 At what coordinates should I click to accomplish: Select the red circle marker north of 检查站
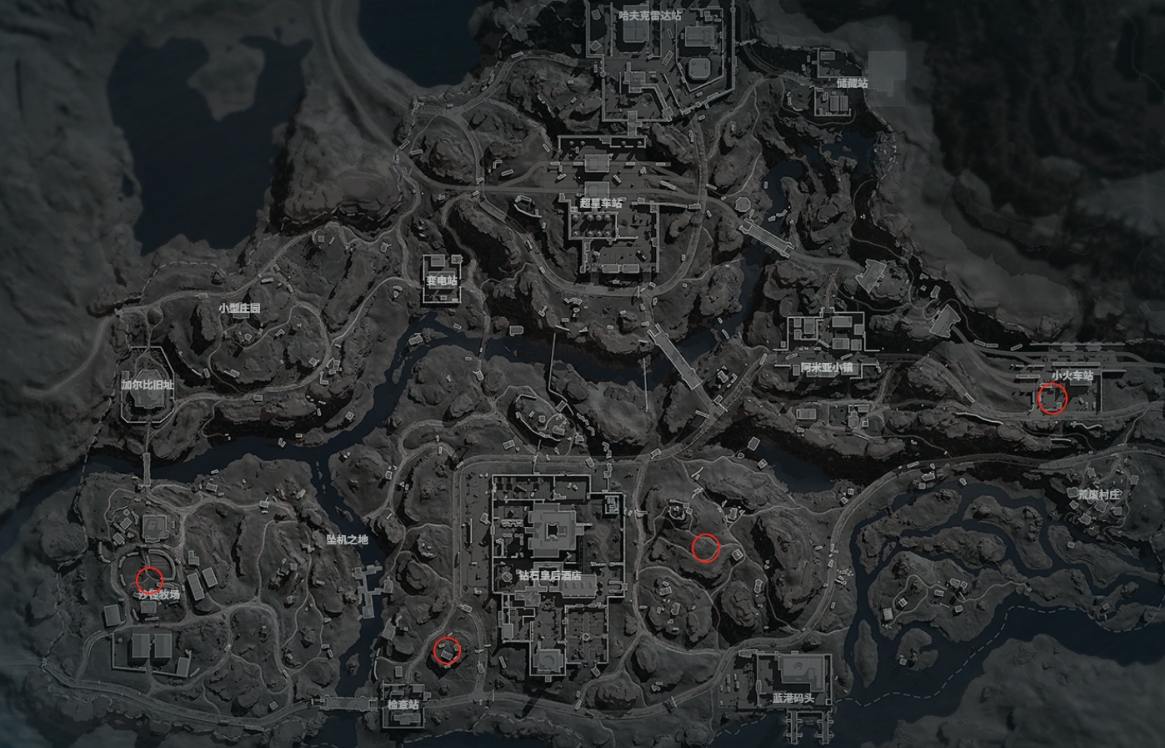(447, 651)
